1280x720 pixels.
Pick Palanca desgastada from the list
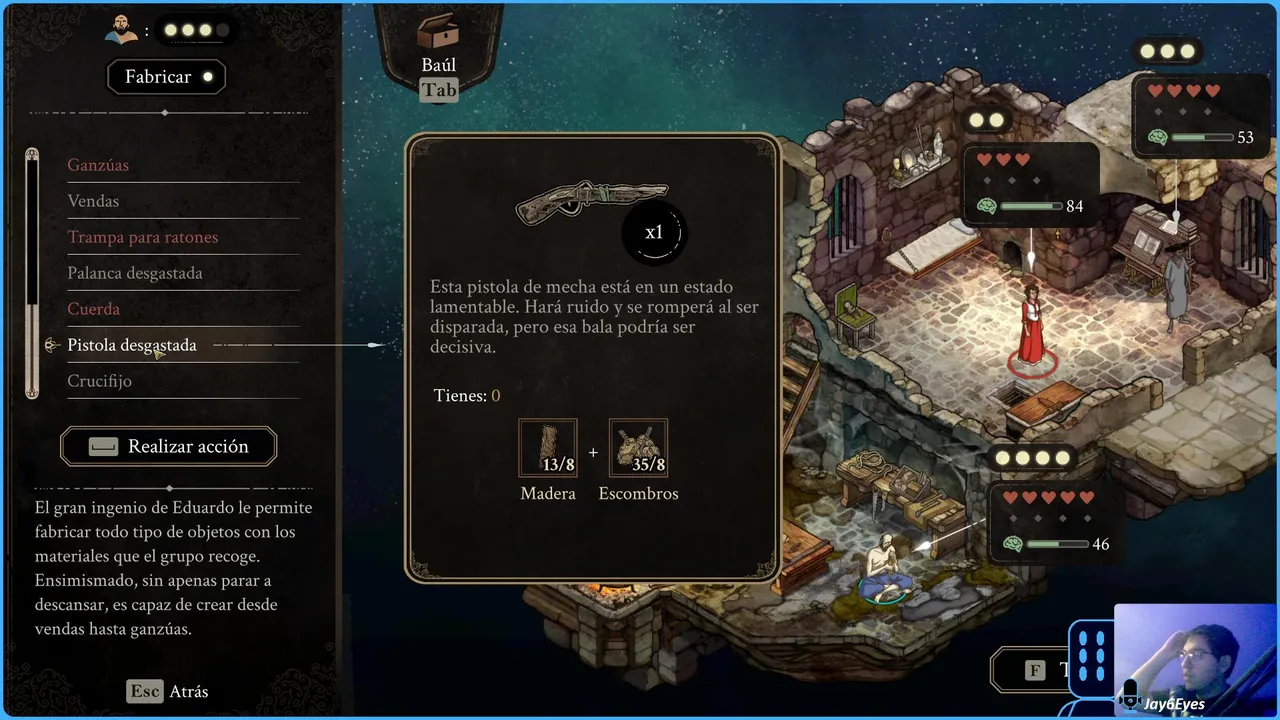tap(134, 273)
